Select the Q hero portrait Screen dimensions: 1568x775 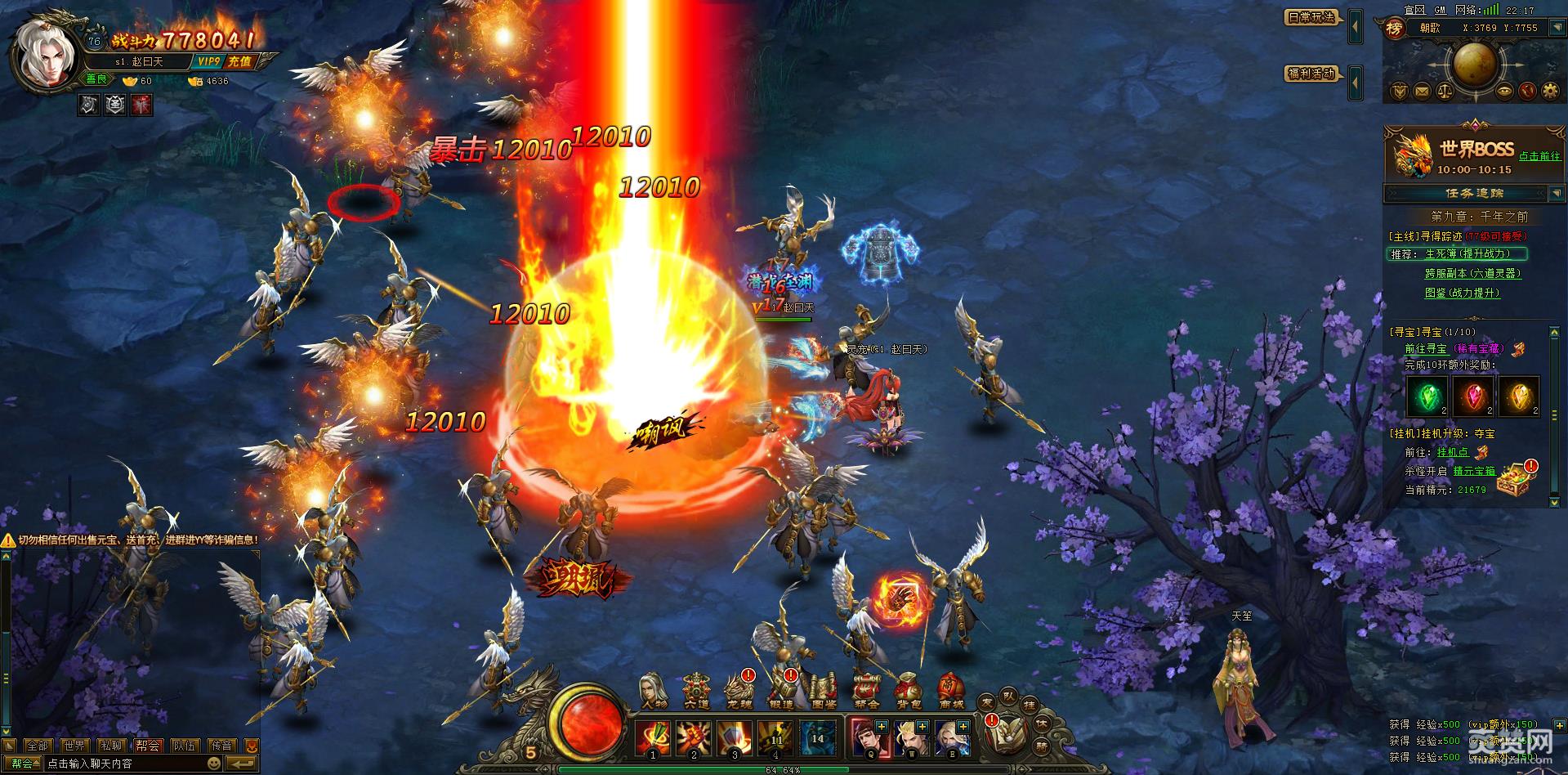point(866,737)
